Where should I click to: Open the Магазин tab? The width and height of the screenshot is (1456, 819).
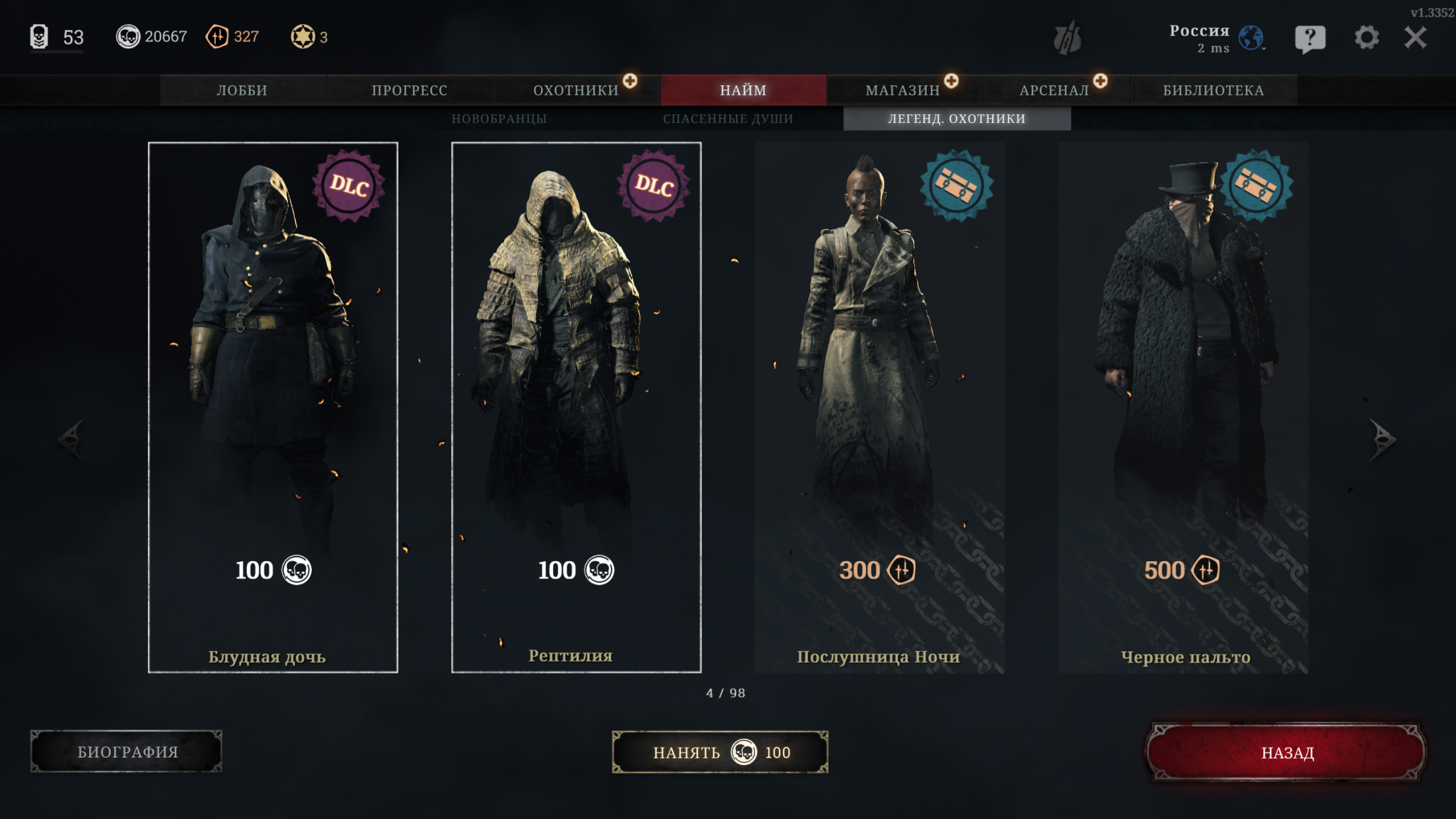click(902, 91)
